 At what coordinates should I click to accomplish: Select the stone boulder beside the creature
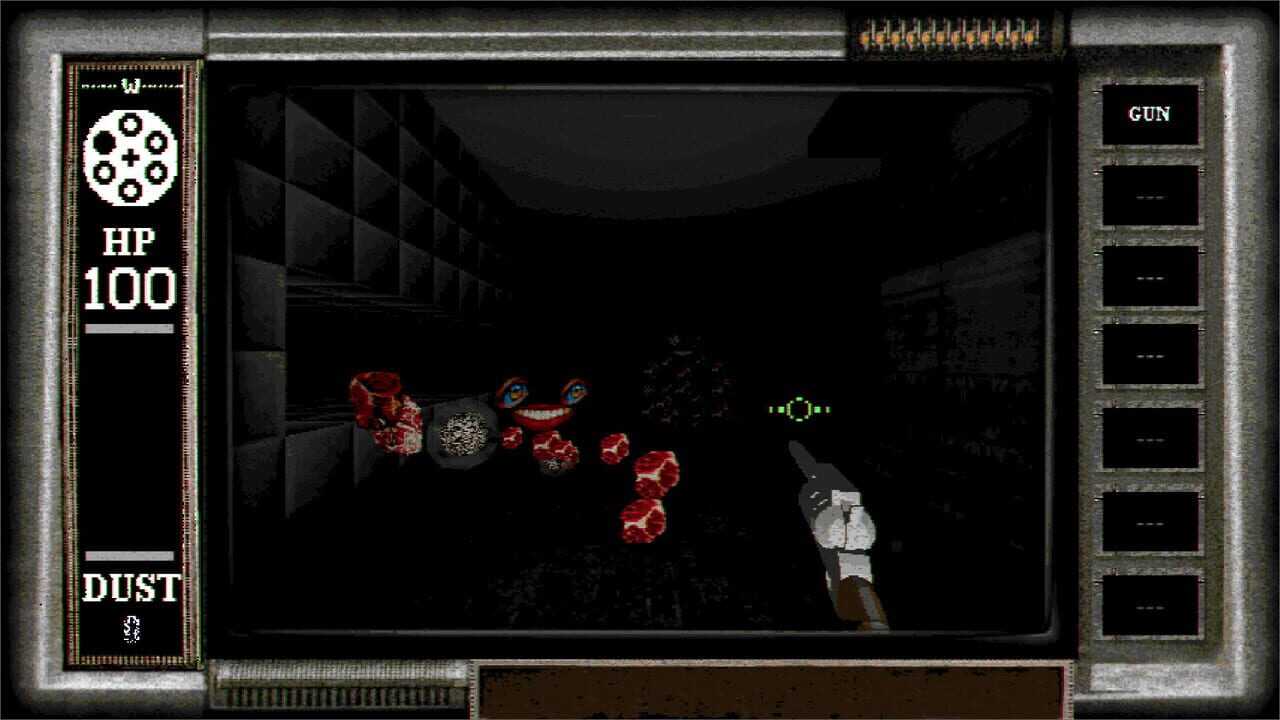click(x=460, y=432)
